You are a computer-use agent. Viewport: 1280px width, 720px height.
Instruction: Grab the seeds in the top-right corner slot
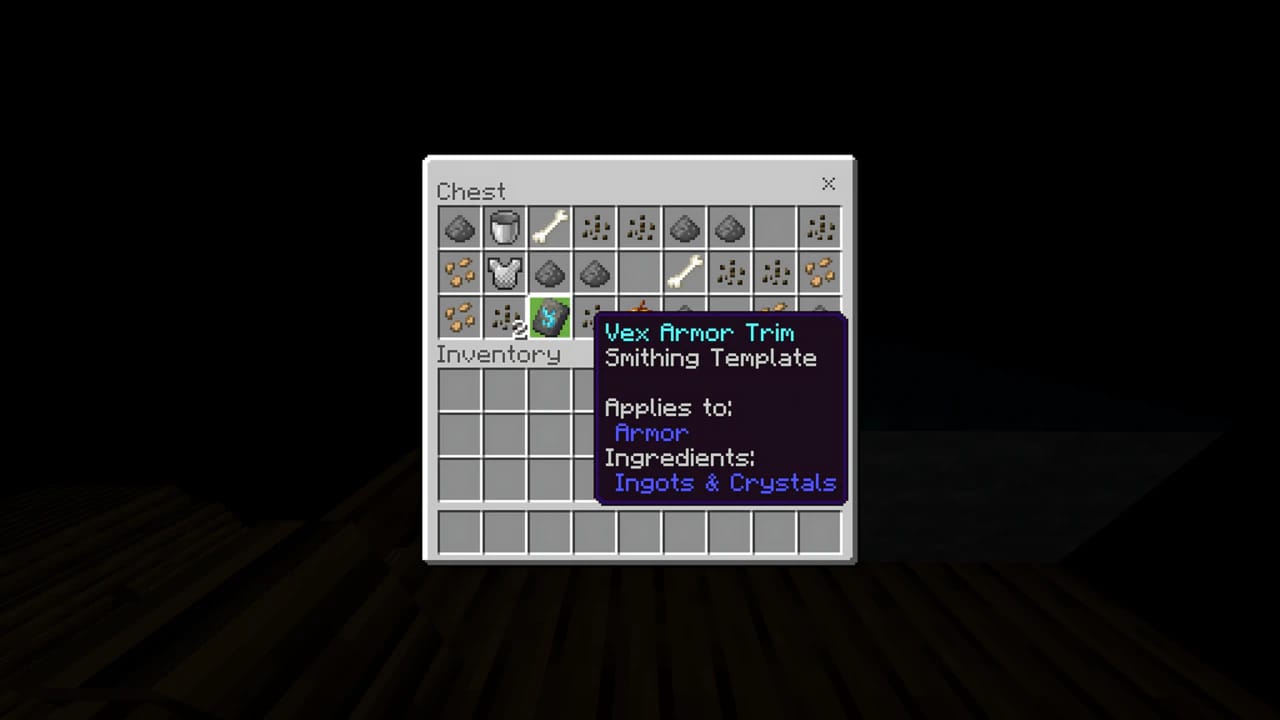coord(819,228)
